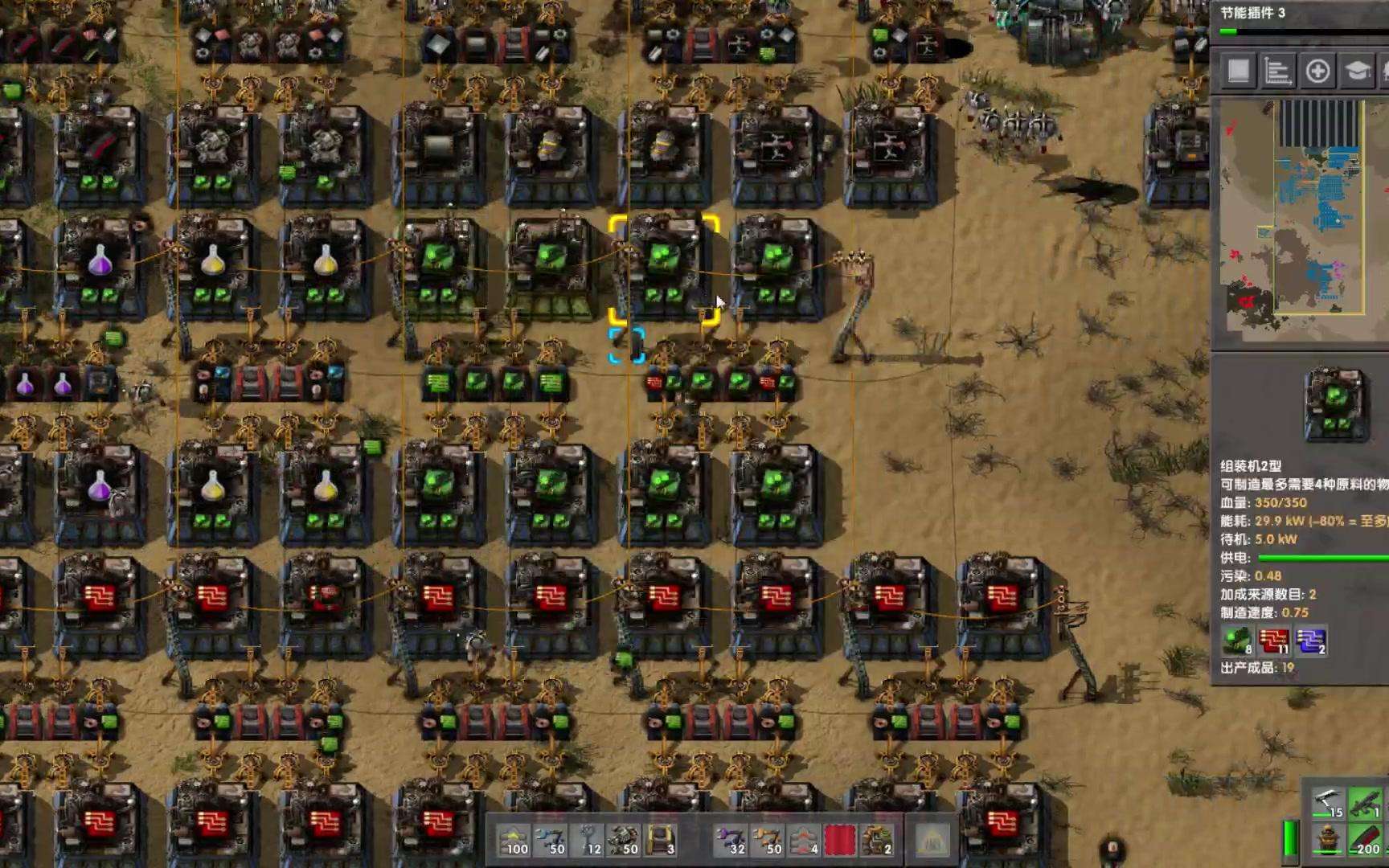The height and width of the screenshot is (868, 1389).
Task: Select the pickaxe tool slot showing 15
Action: click(x=1329, y=804)
